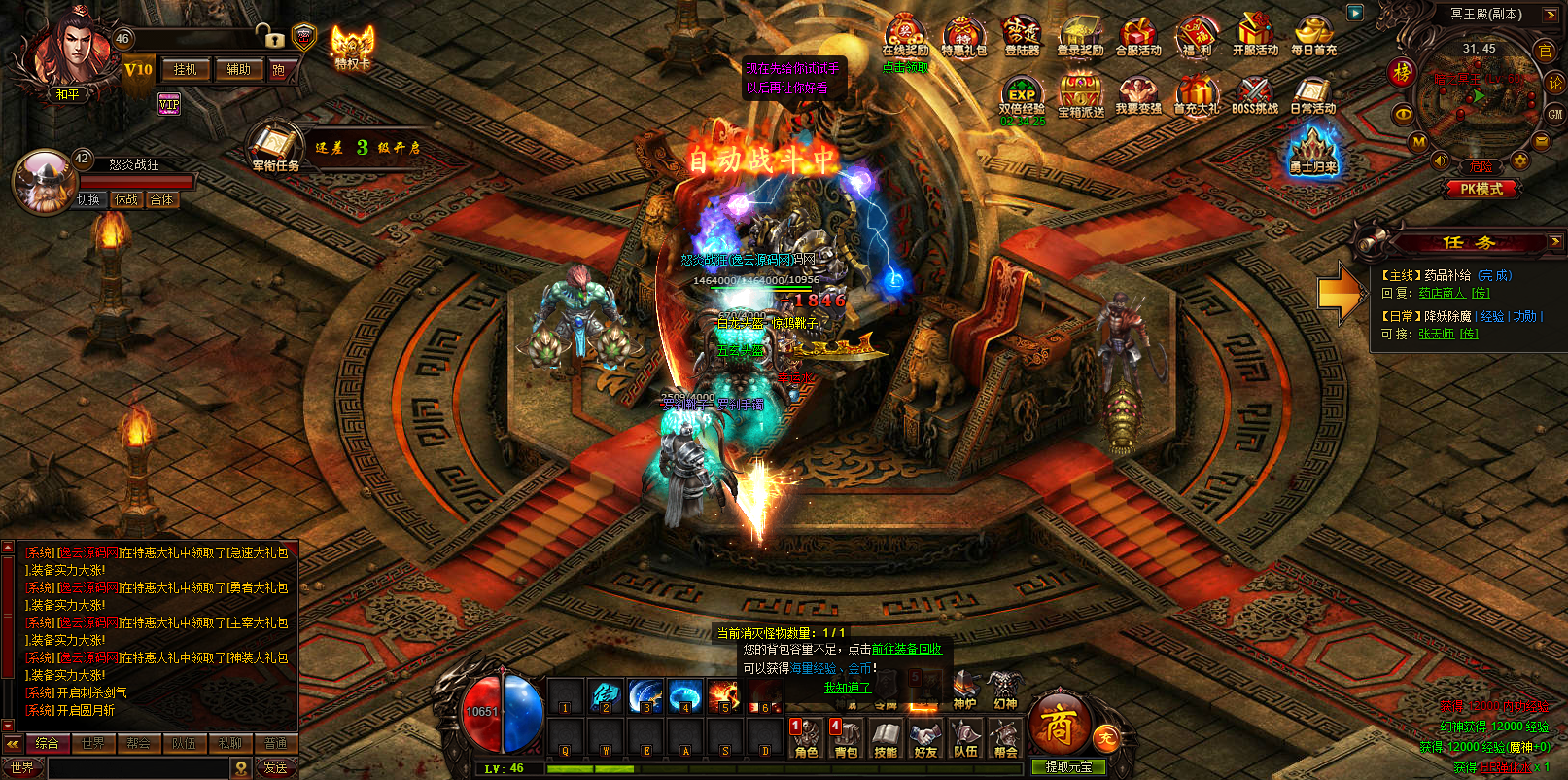The width and height of the screenshot is (1568, 780).
Task: Open the settings gear below the minimap
Action: pos(1520,160)
